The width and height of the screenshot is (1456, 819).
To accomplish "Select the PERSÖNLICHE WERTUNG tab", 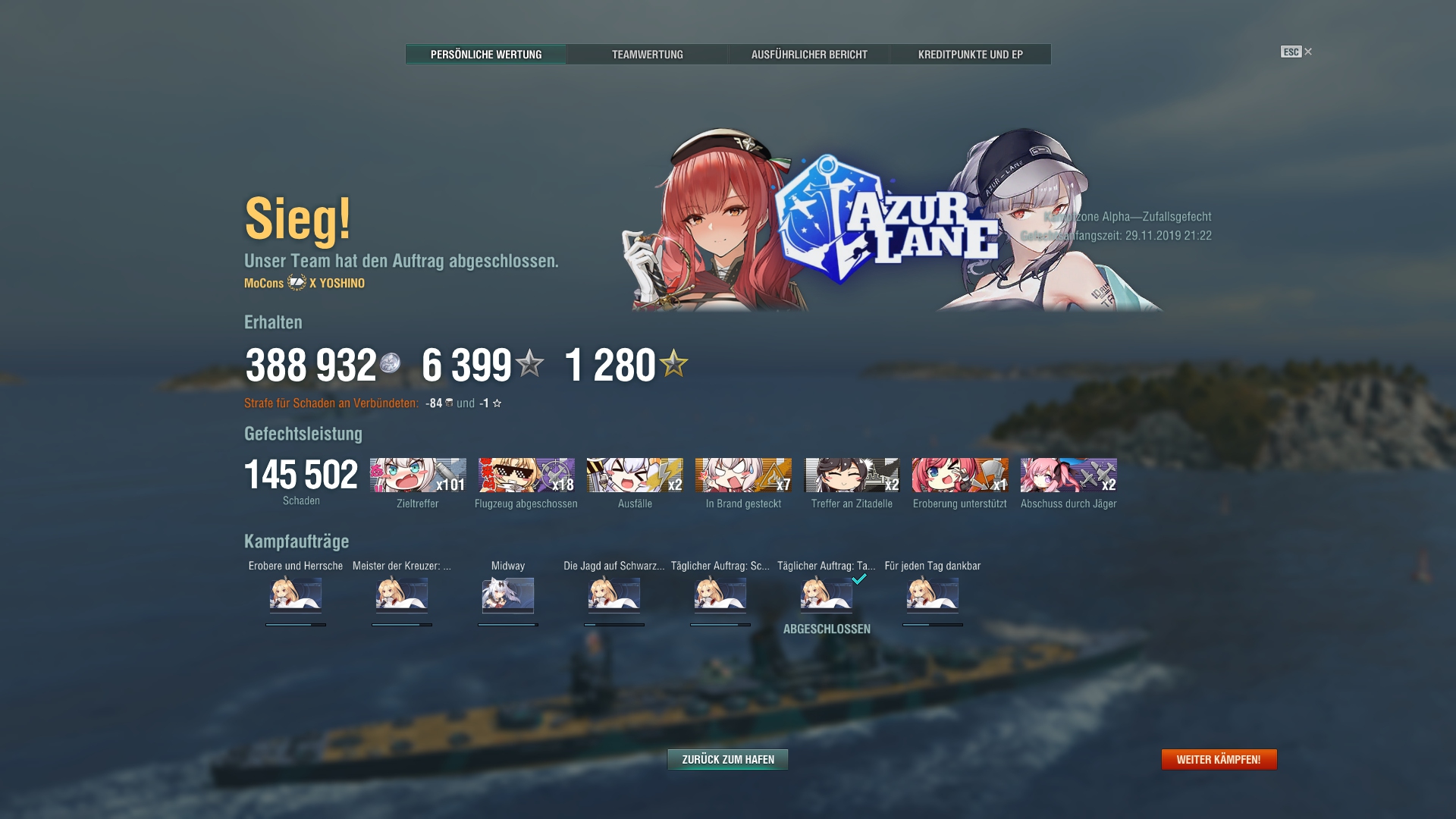I will coord(486,54).
